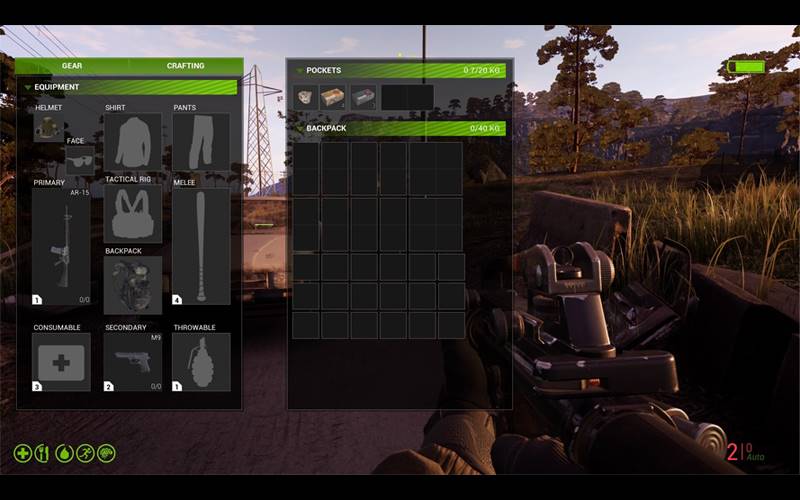Click the Shirt equipment slot
The width and height of the screenshot is (800, 500).
[x=132, y=142]
